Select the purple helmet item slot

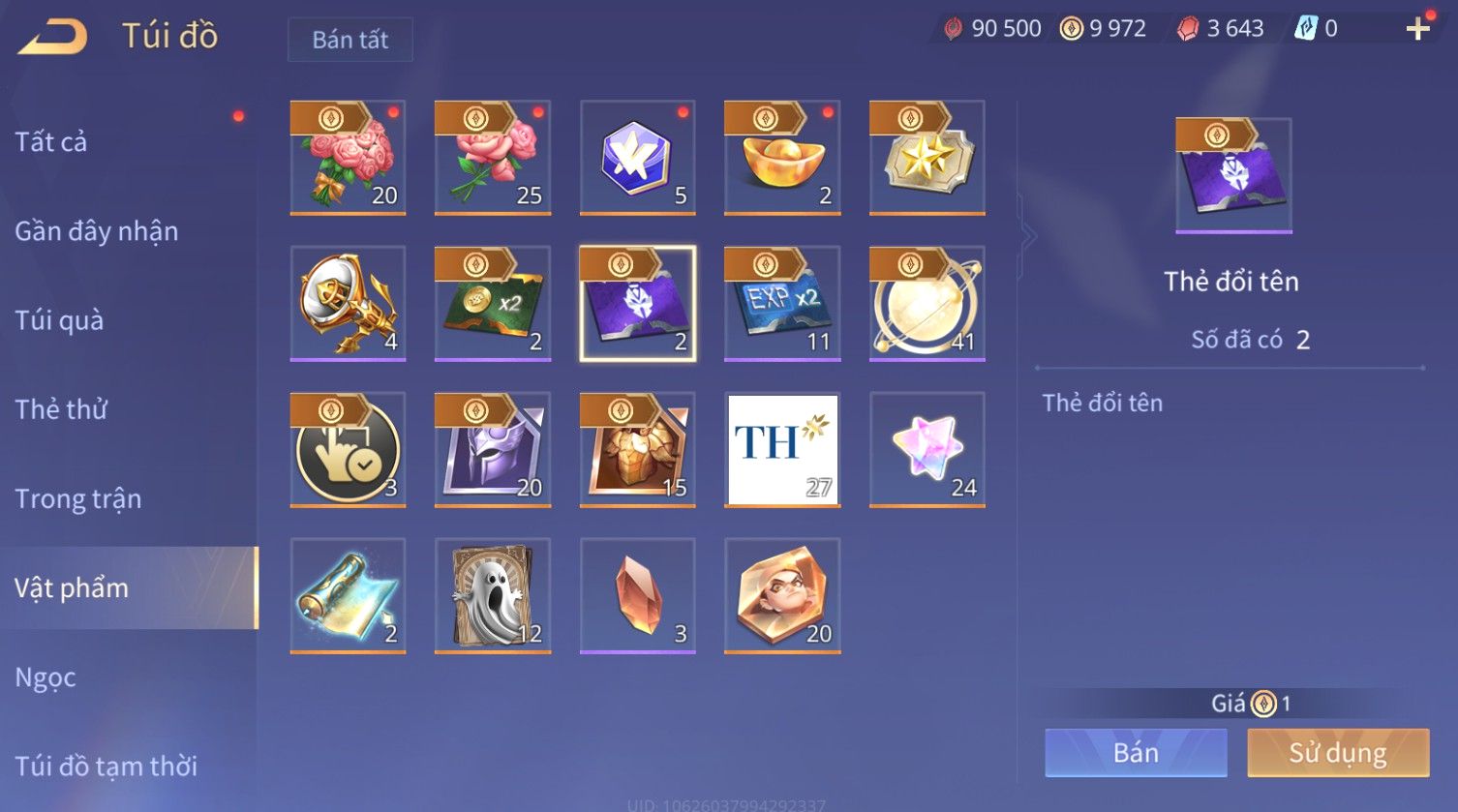click(x=493, y=449)
